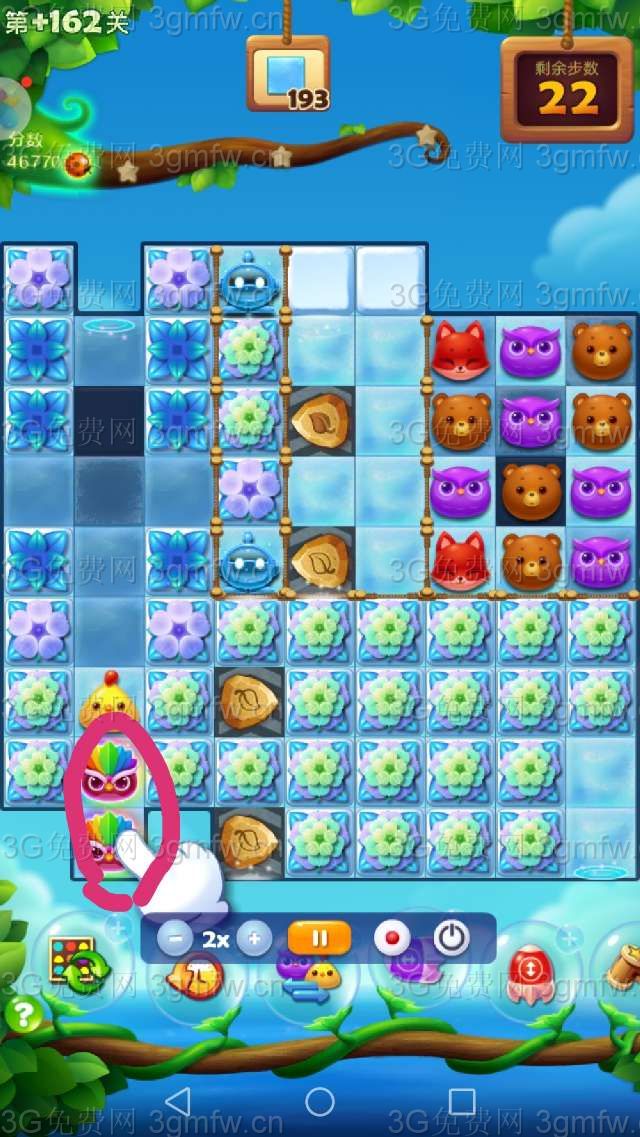640x1137 pixels.
Task: Pause using the orange pause button
Action: tap(319, 939)
